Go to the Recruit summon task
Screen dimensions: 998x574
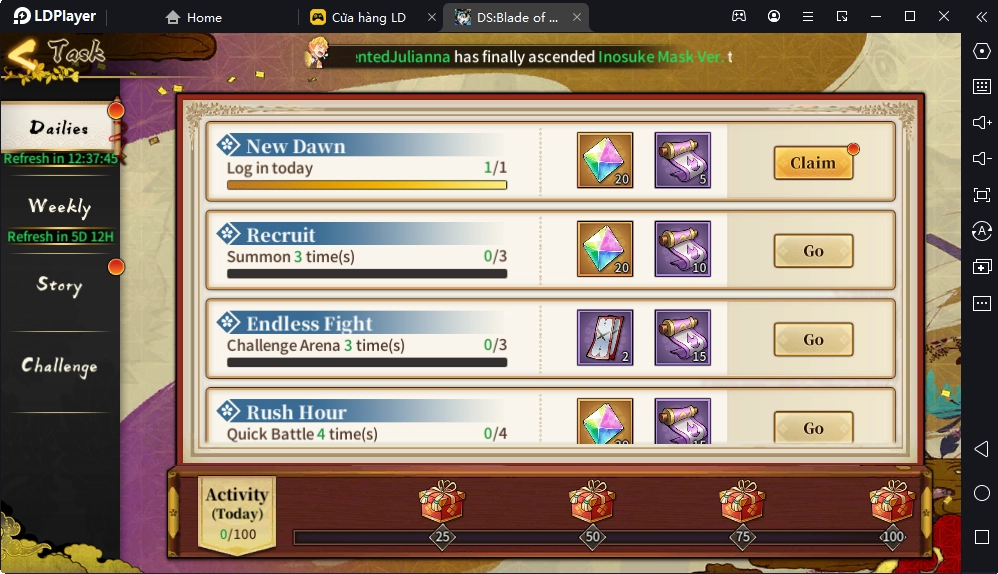click(813, 251)
